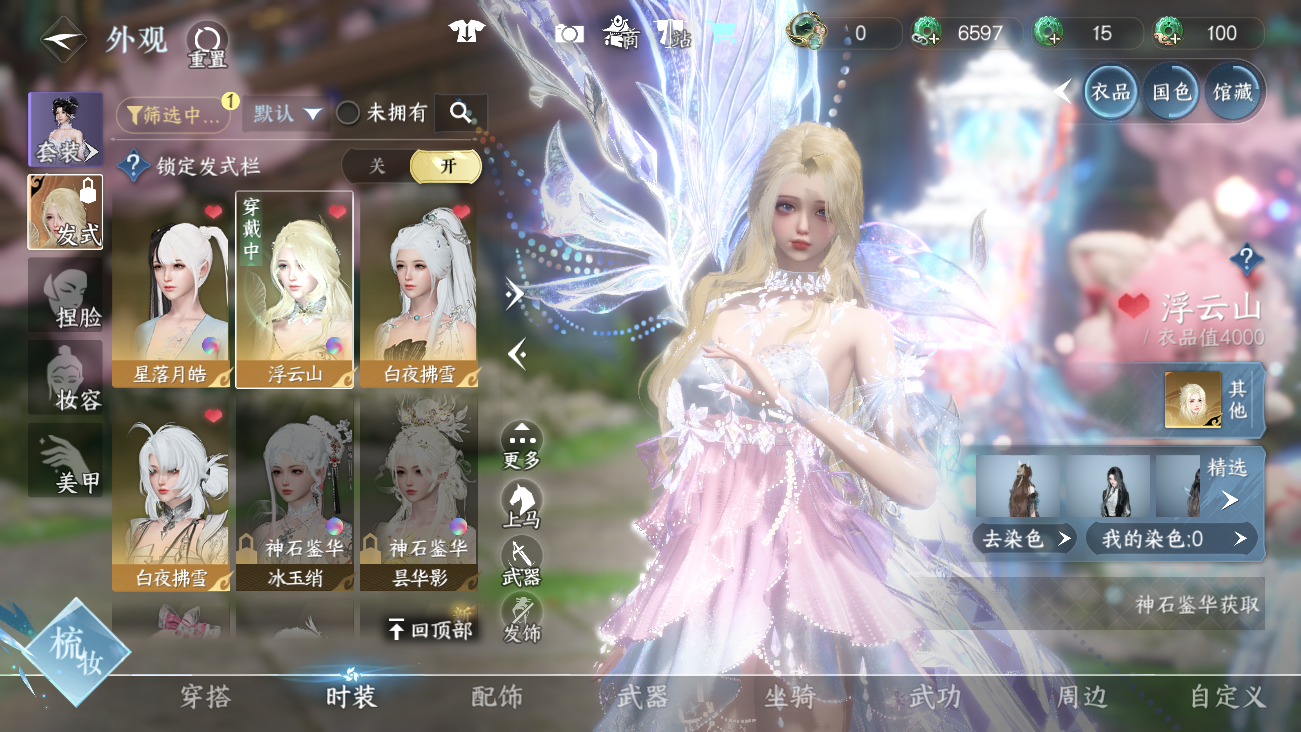The image size is (1301, 732).
Task: Open the 默认 sort dropdown
Action: pos(289,114)
